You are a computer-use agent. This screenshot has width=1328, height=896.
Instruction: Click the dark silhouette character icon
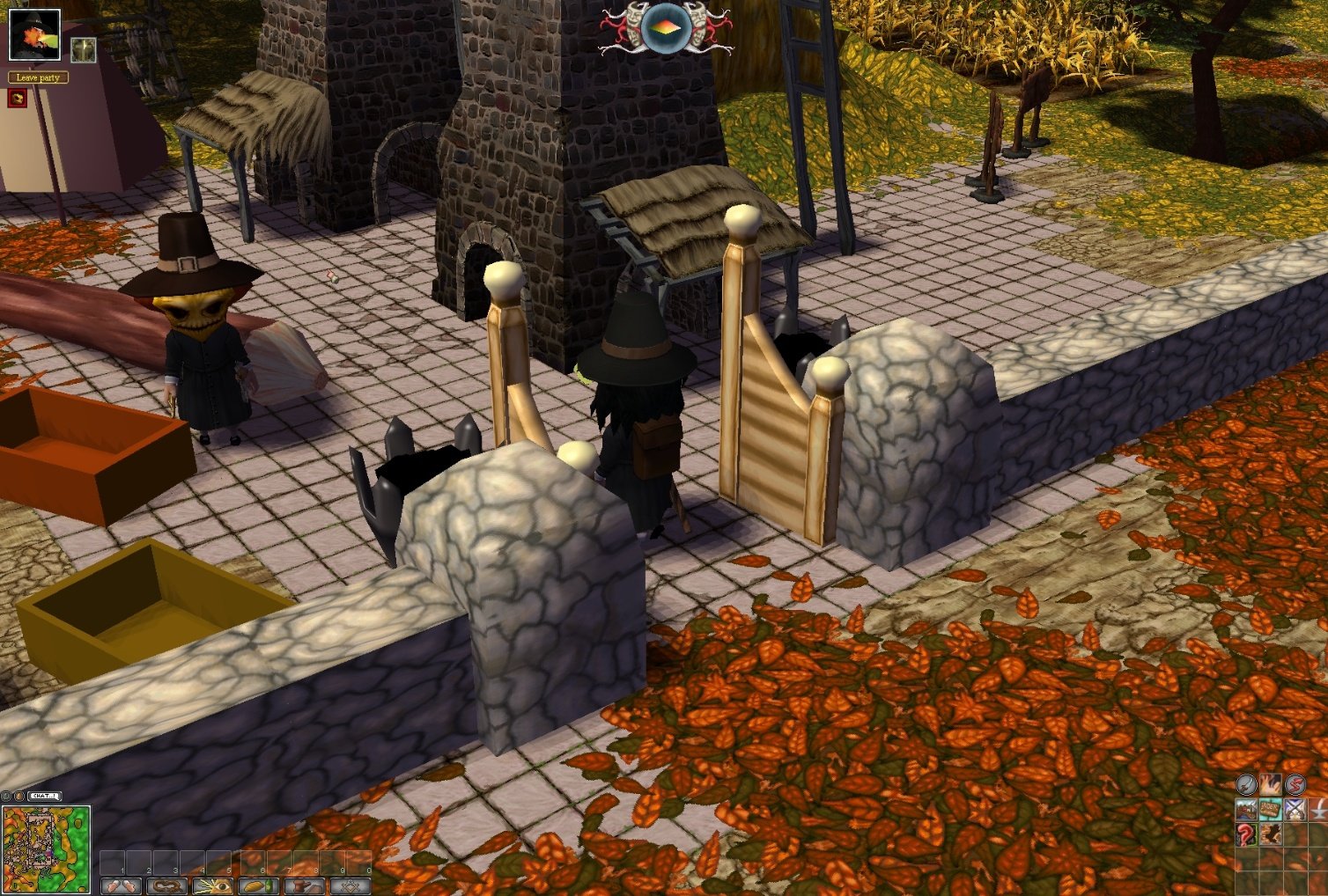click(x=1269, y=834)
